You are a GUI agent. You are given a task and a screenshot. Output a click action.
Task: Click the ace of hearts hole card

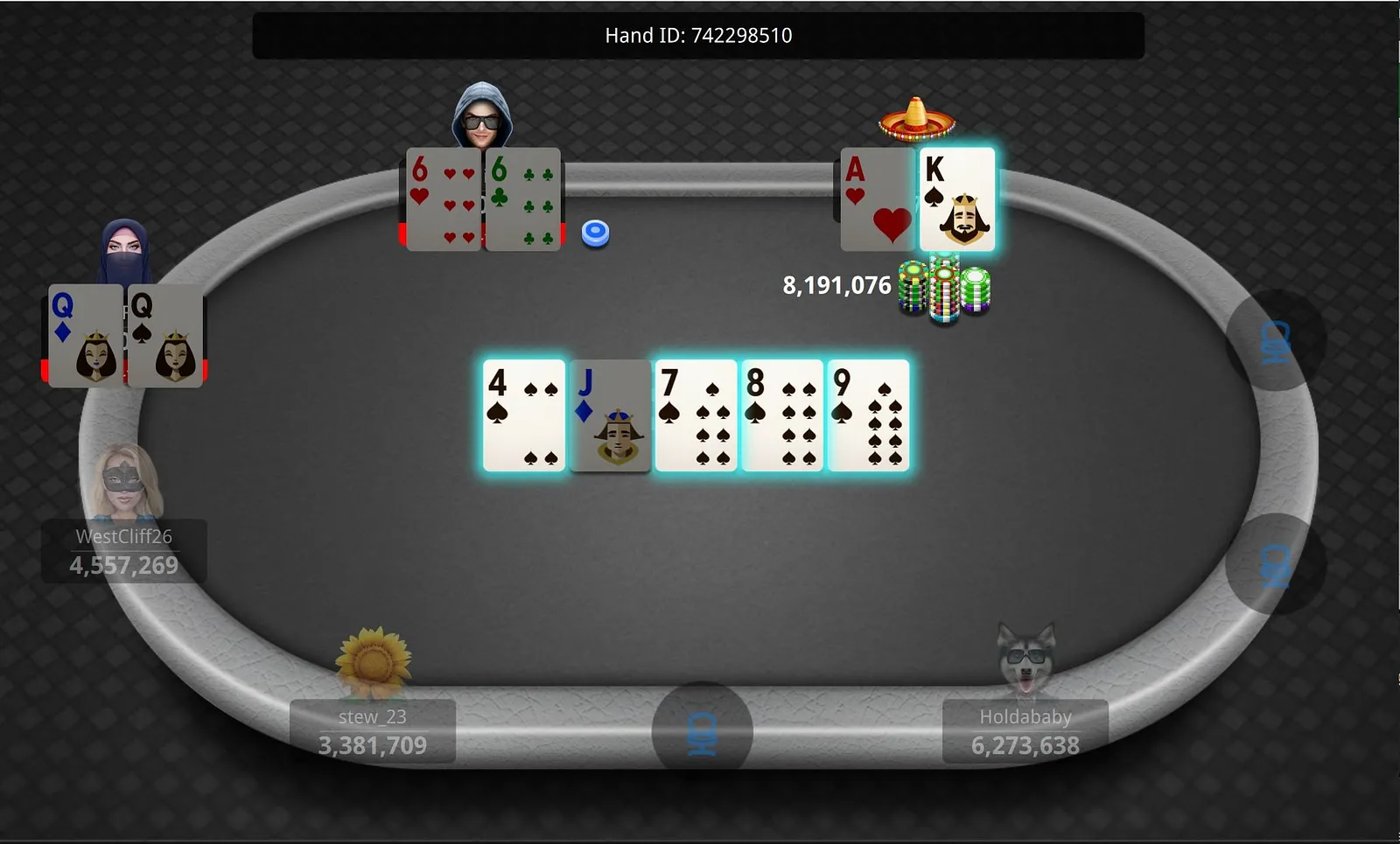(x=878, y=199)
